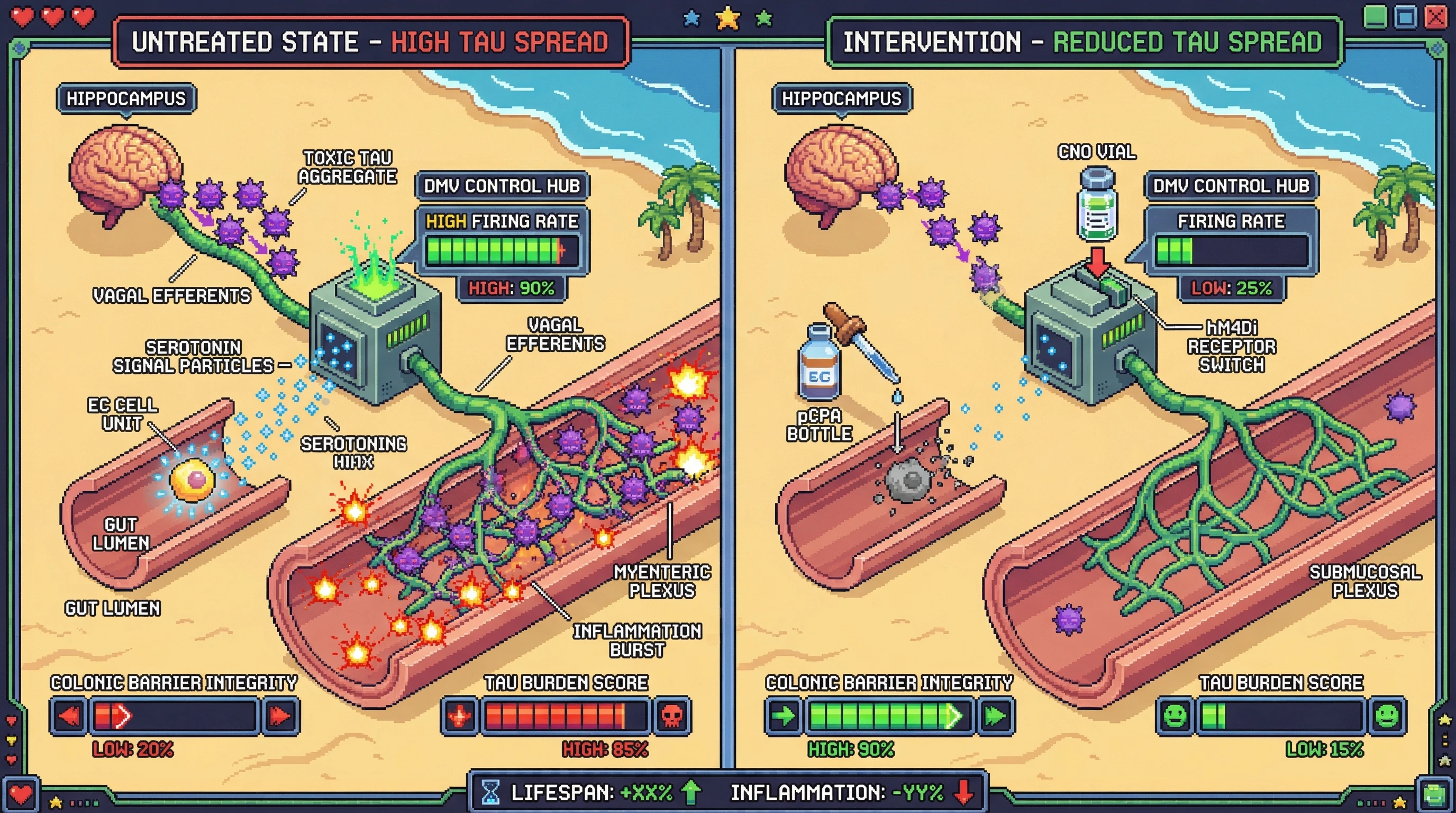Screen dimensions: 1456x813
Task: Select the gold star at the top center
Action: click(728, 18)
